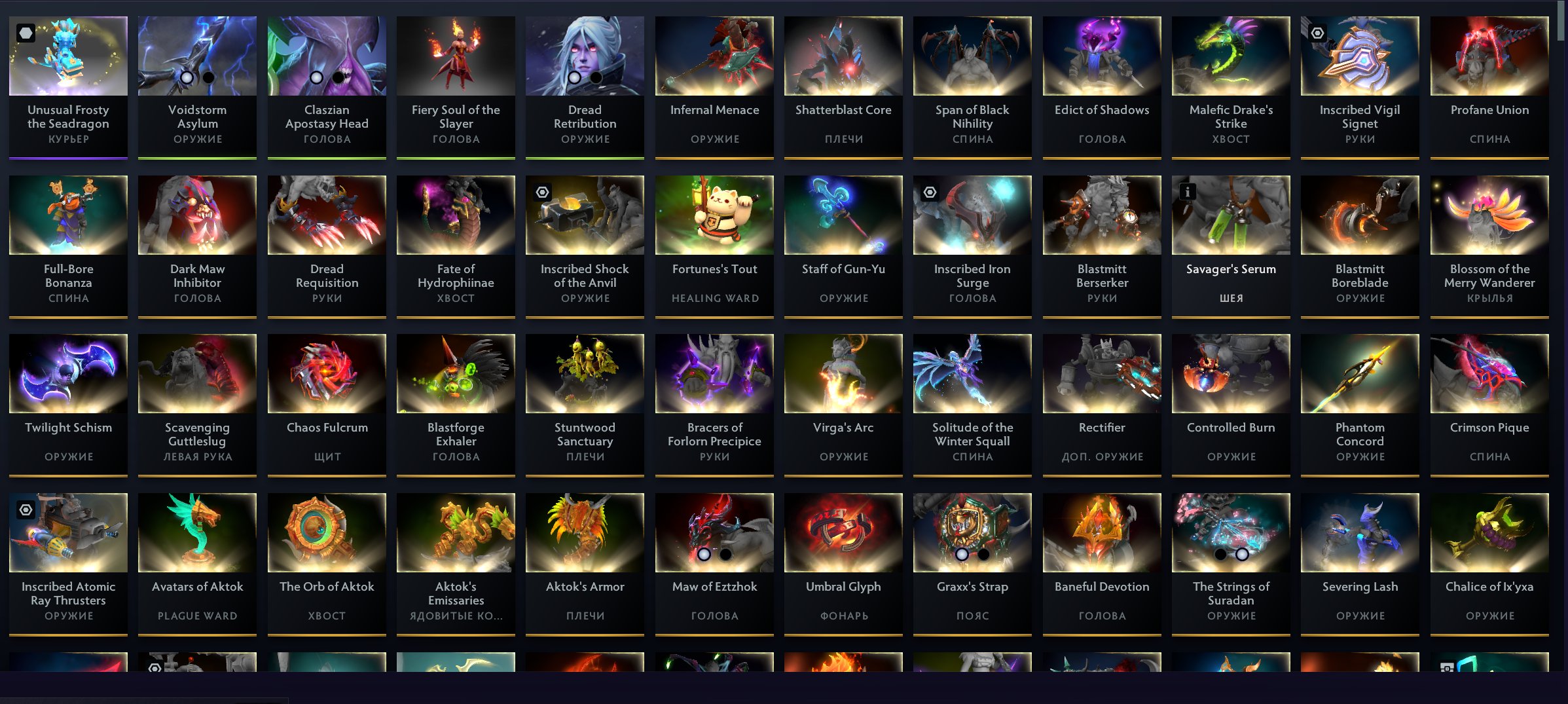Select the Umbral Glyph lantern item
Screen dimensions: 1568x704
coord(843,532)
